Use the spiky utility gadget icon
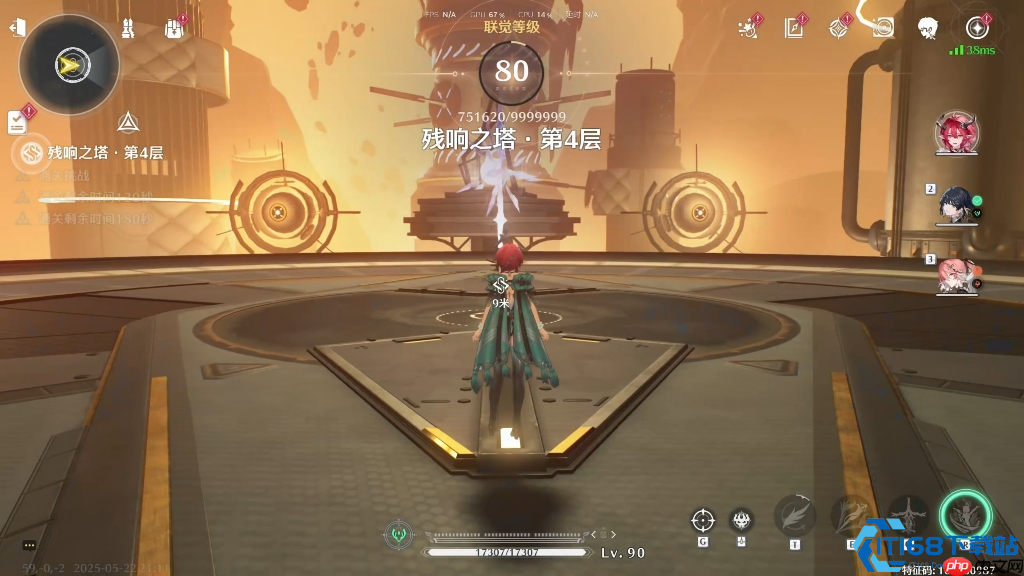The image size is (1024, 576). click(741, 520)
